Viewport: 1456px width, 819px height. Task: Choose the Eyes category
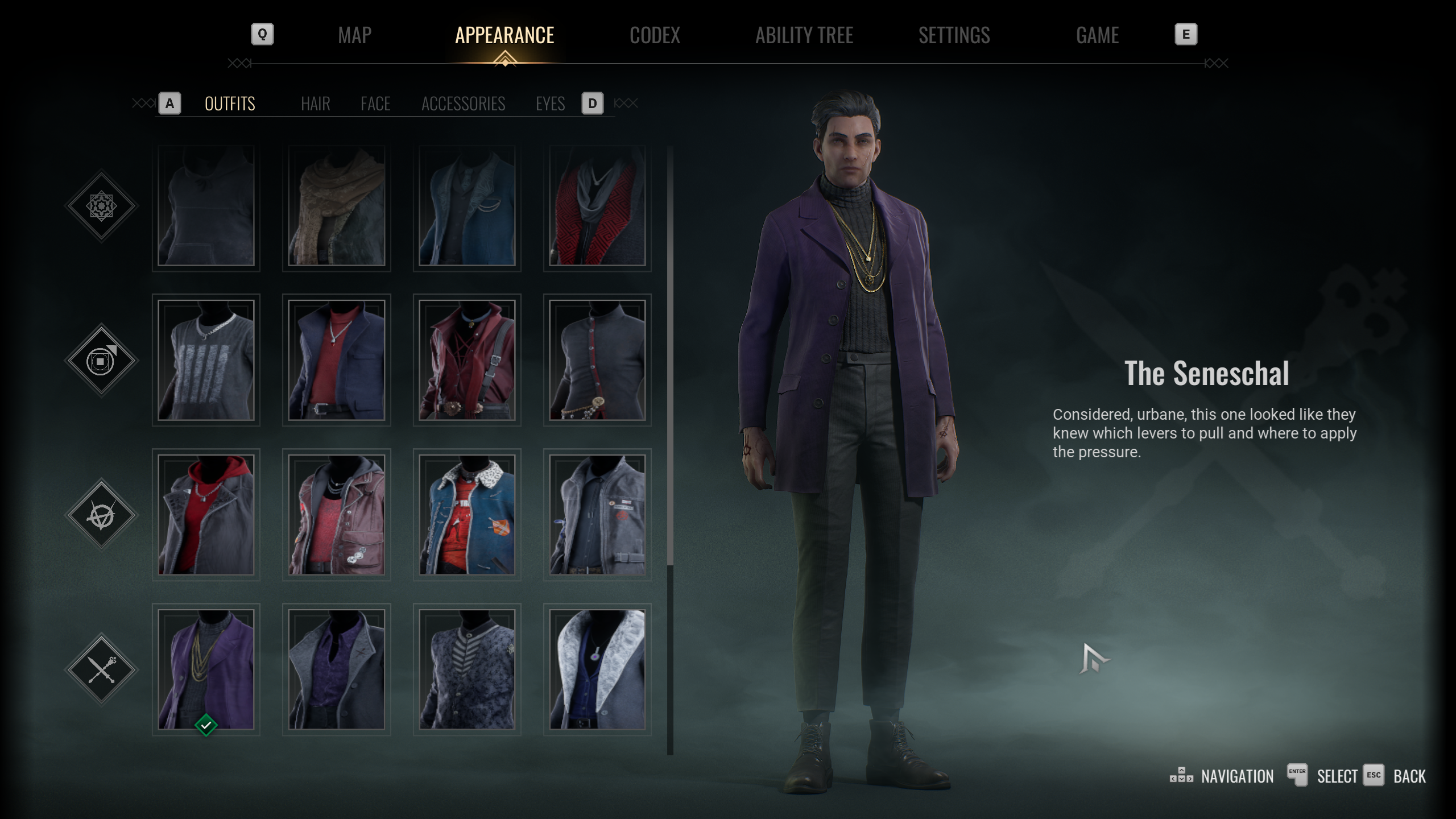550,104
